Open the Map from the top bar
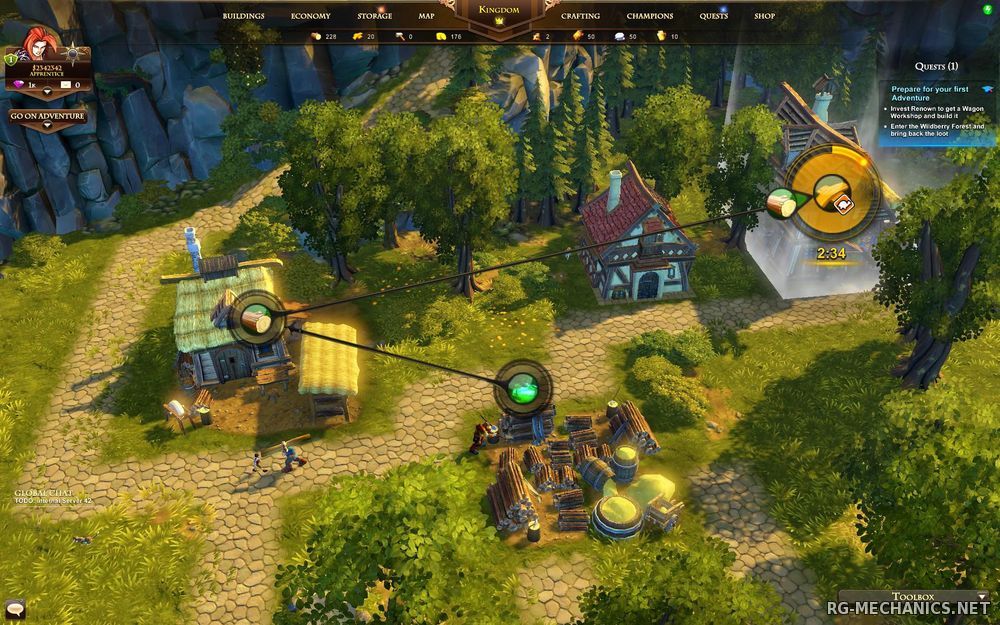This screenshot has width=1000, height=625. pos(426,16)
